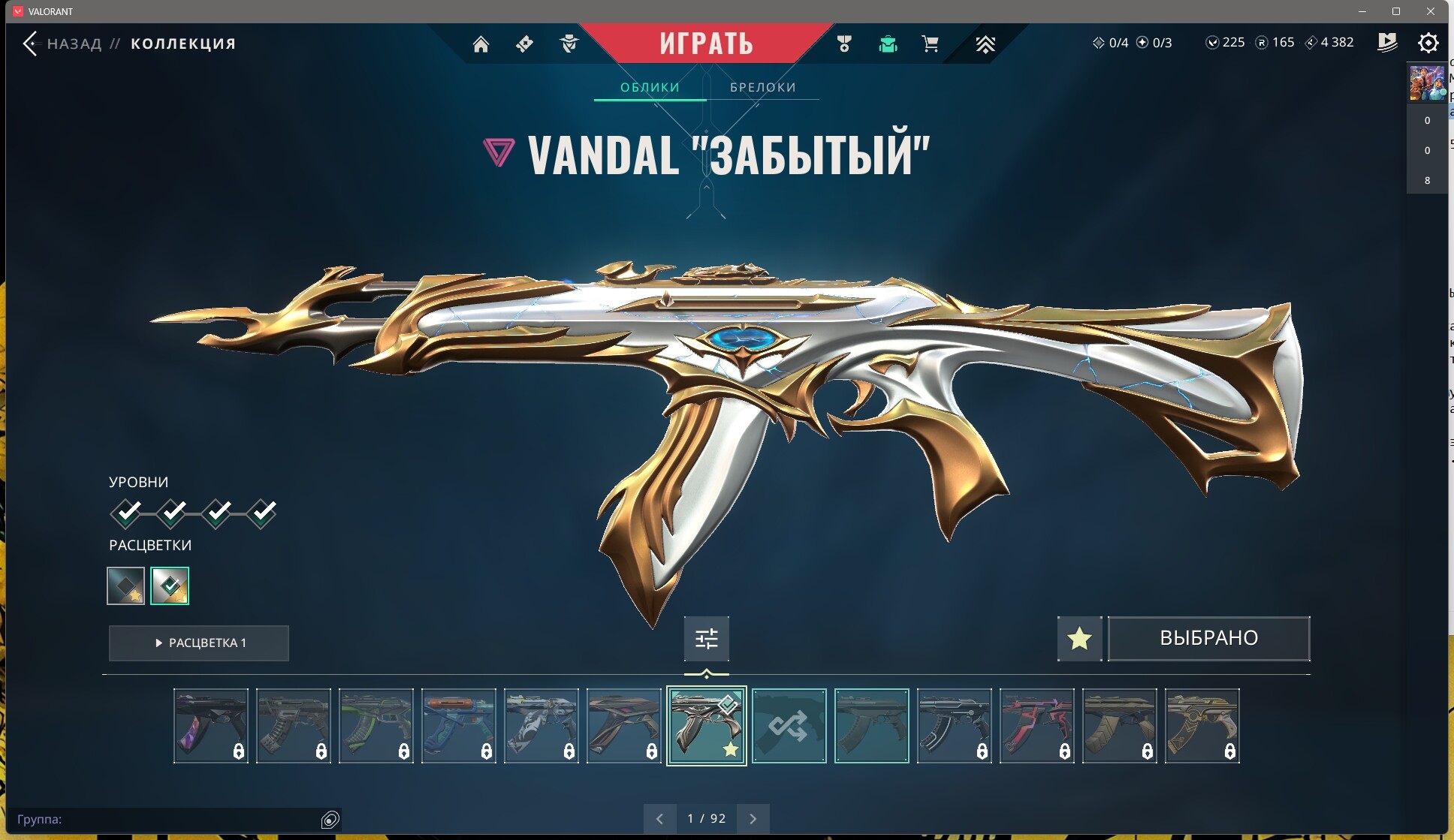Play the РАСЦВЕТКА 1 preview
This screenshot has height=840, width=1454.
pyautogui.click(x=199, y=643)
